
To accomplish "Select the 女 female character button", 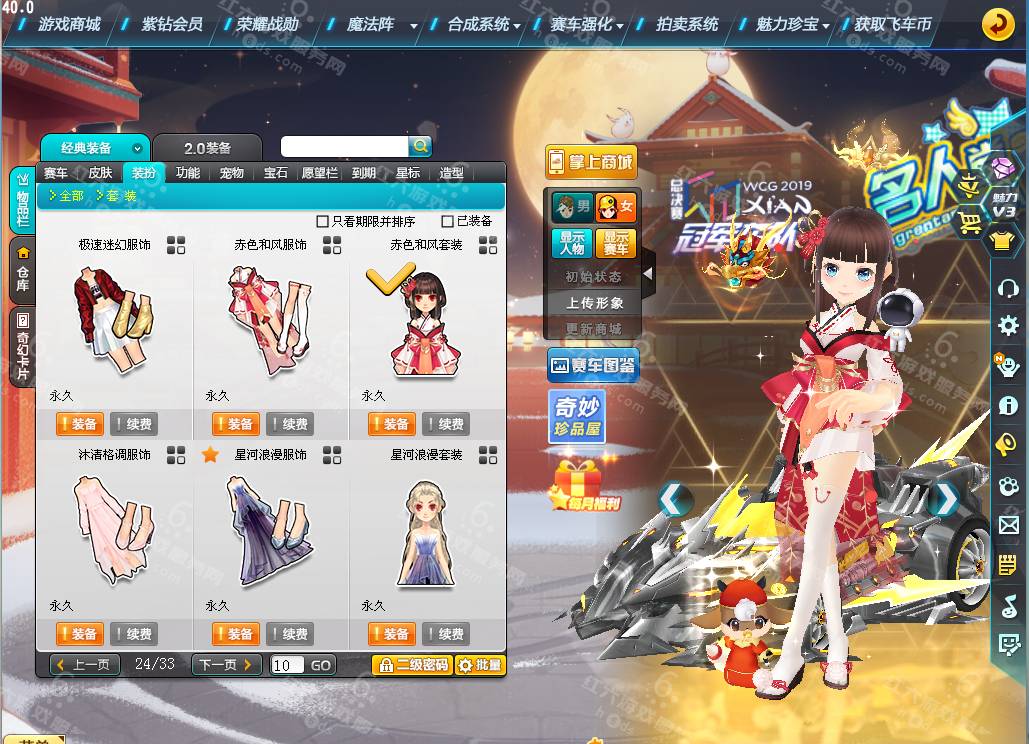I will click(616, 208).
